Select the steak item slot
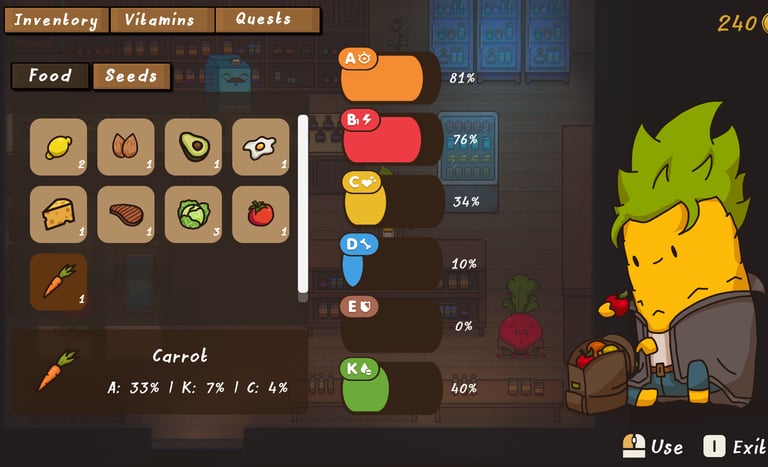The height and width of the screenshot is (467, 768). coord(126,214)
